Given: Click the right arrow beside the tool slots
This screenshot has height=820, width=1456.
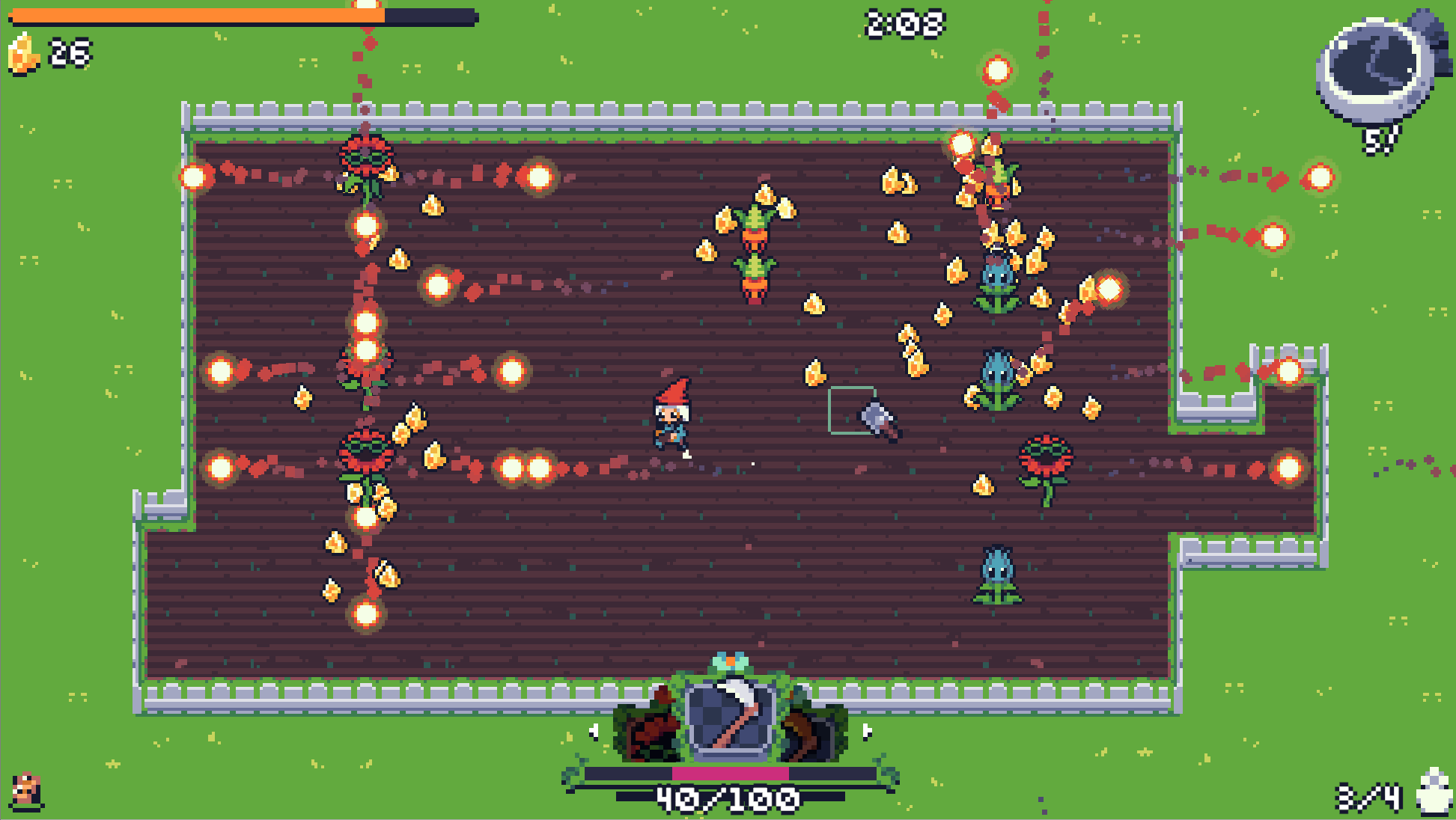Looking at the screenshot, I should 867,731.
